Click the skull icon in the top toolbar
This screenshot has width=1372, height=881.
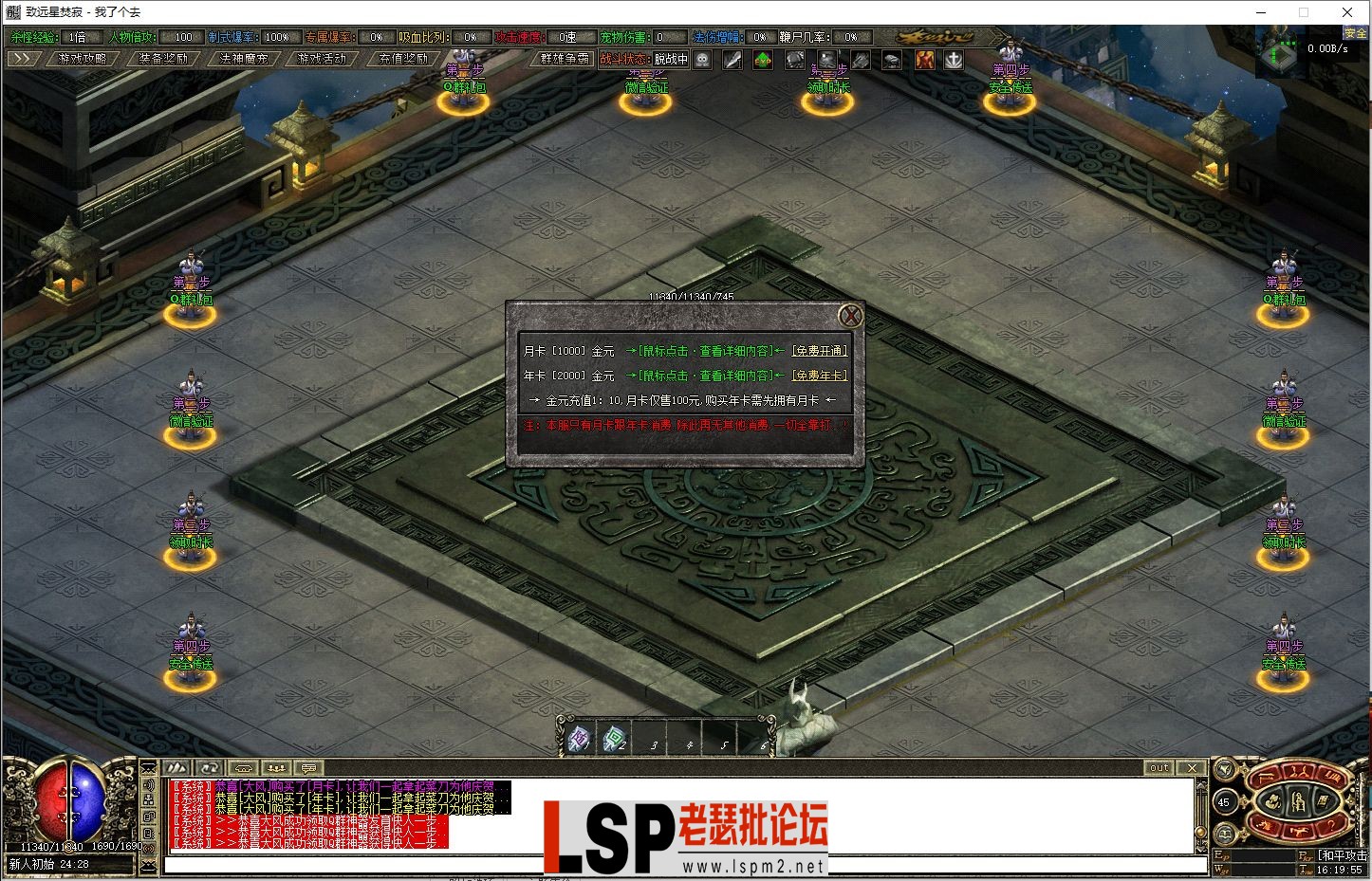(x=702, y=60)
